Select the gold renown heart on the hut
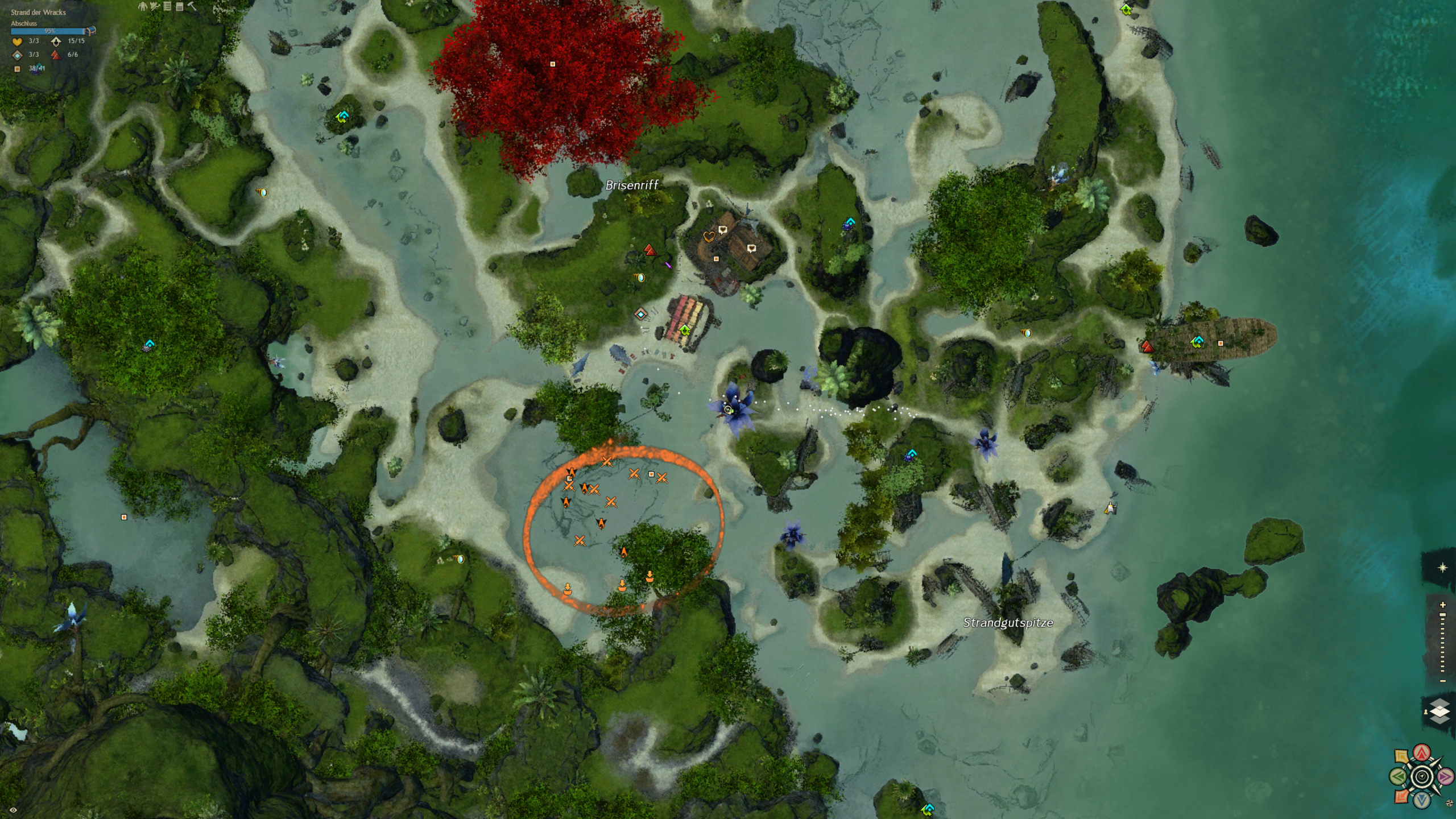 coord(709,237)
